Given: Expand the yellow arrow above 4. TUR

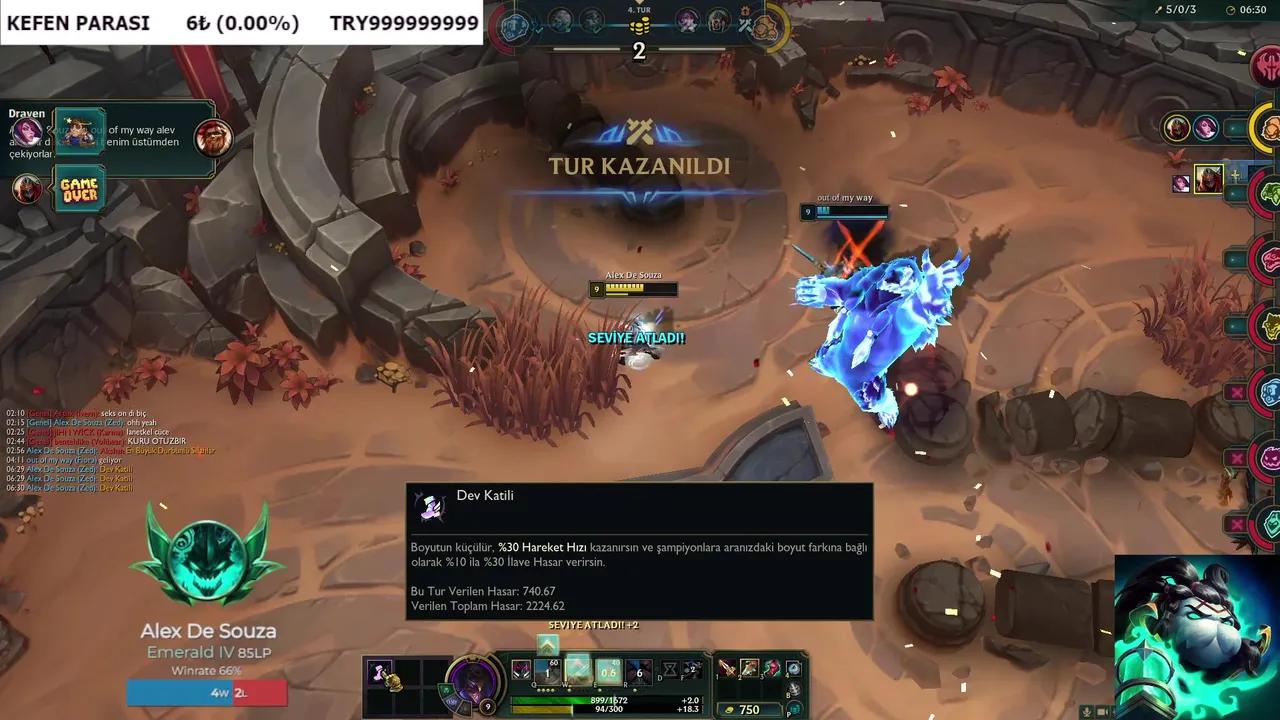Looking at the screenshot, I should tap(637, 4).
